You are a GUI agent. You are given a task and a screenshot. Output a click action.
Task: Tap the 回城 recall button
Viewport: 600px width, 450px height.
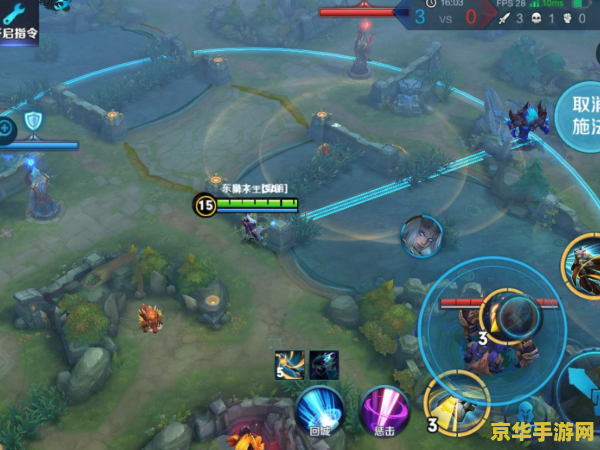point(319,411)
